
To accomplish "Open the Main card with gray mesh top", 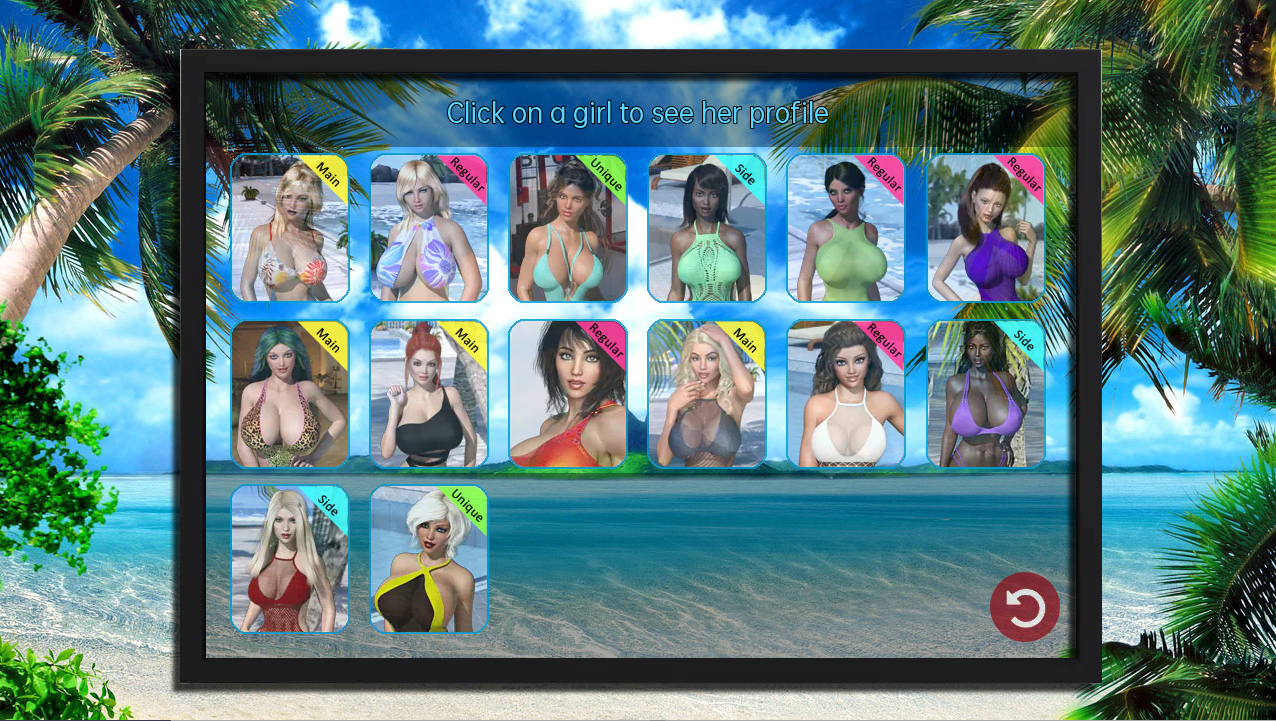I will coord(707,394).
